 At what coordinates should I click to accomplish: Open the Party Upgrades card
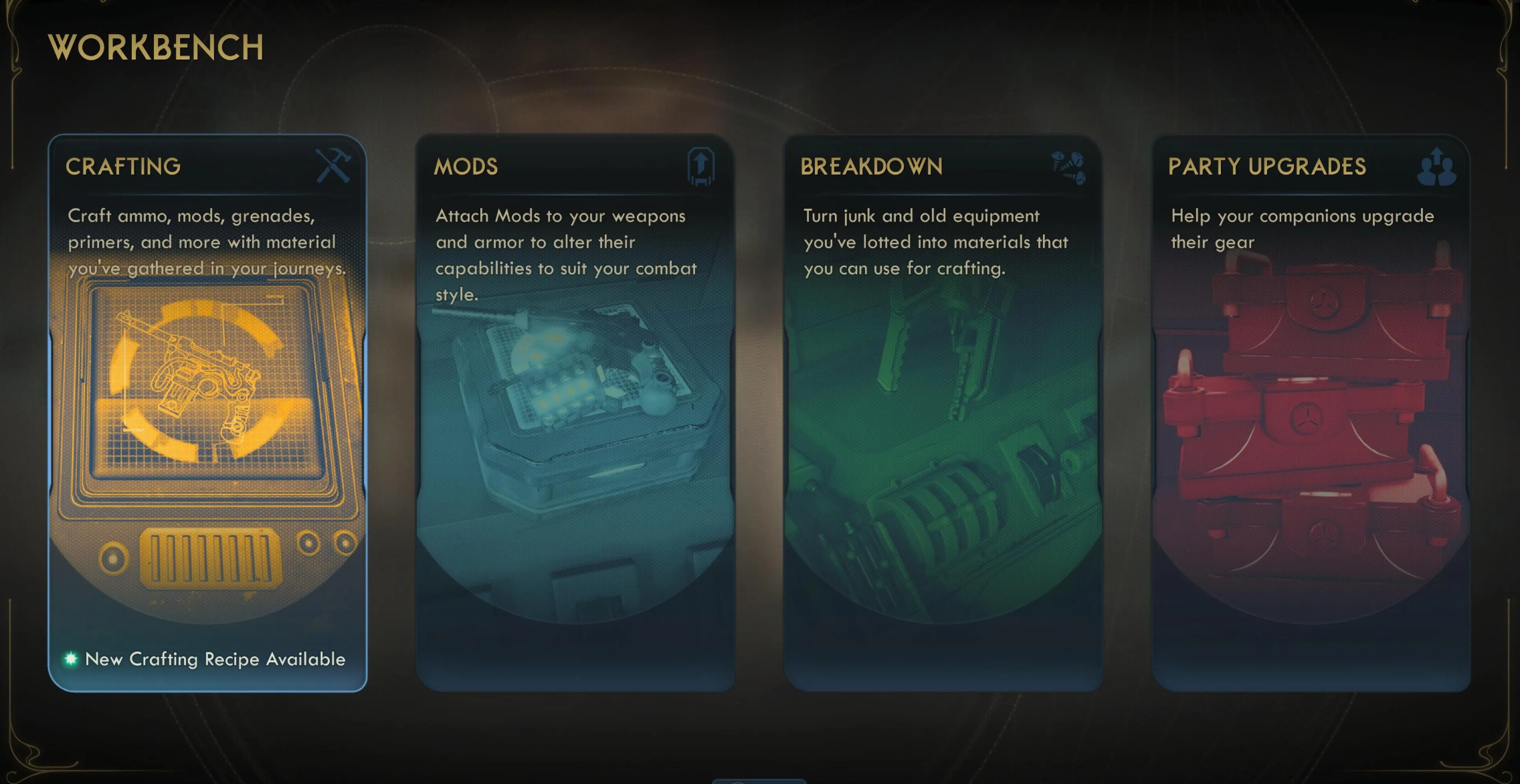point(1311,413)
